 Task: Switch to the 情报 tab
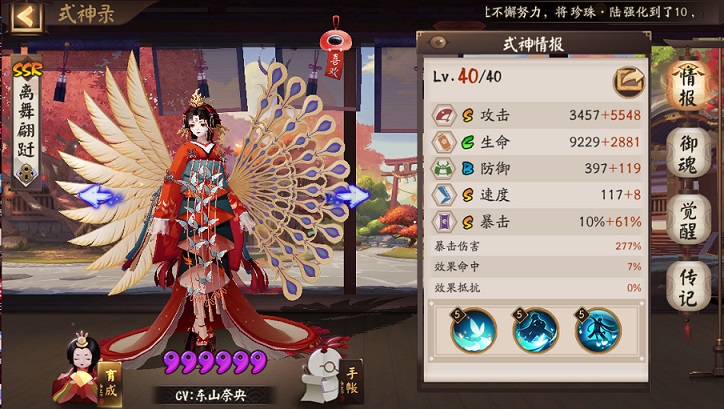coord(688,80)
